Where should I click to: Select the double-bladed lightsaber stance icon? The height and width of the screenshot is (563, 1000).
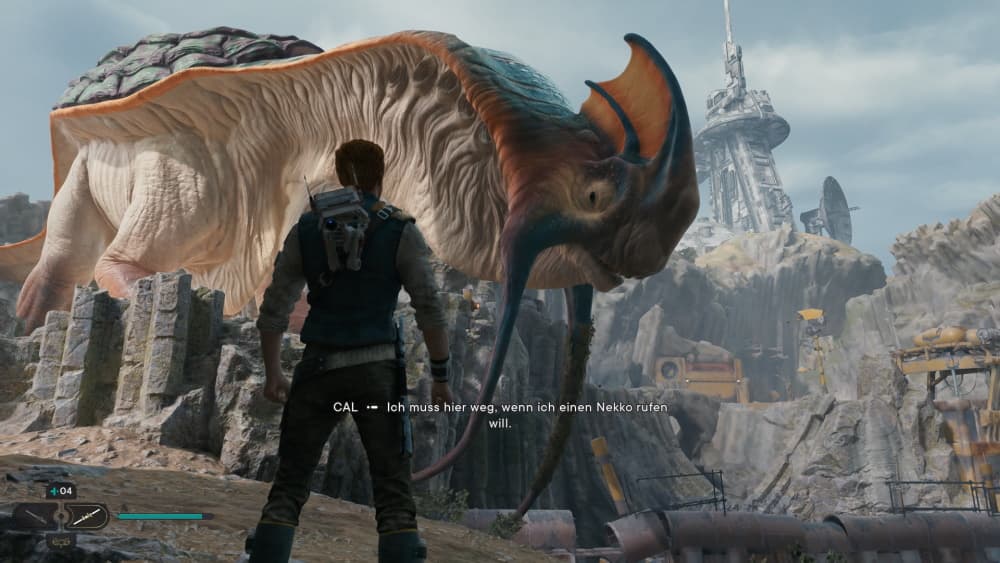86,517
